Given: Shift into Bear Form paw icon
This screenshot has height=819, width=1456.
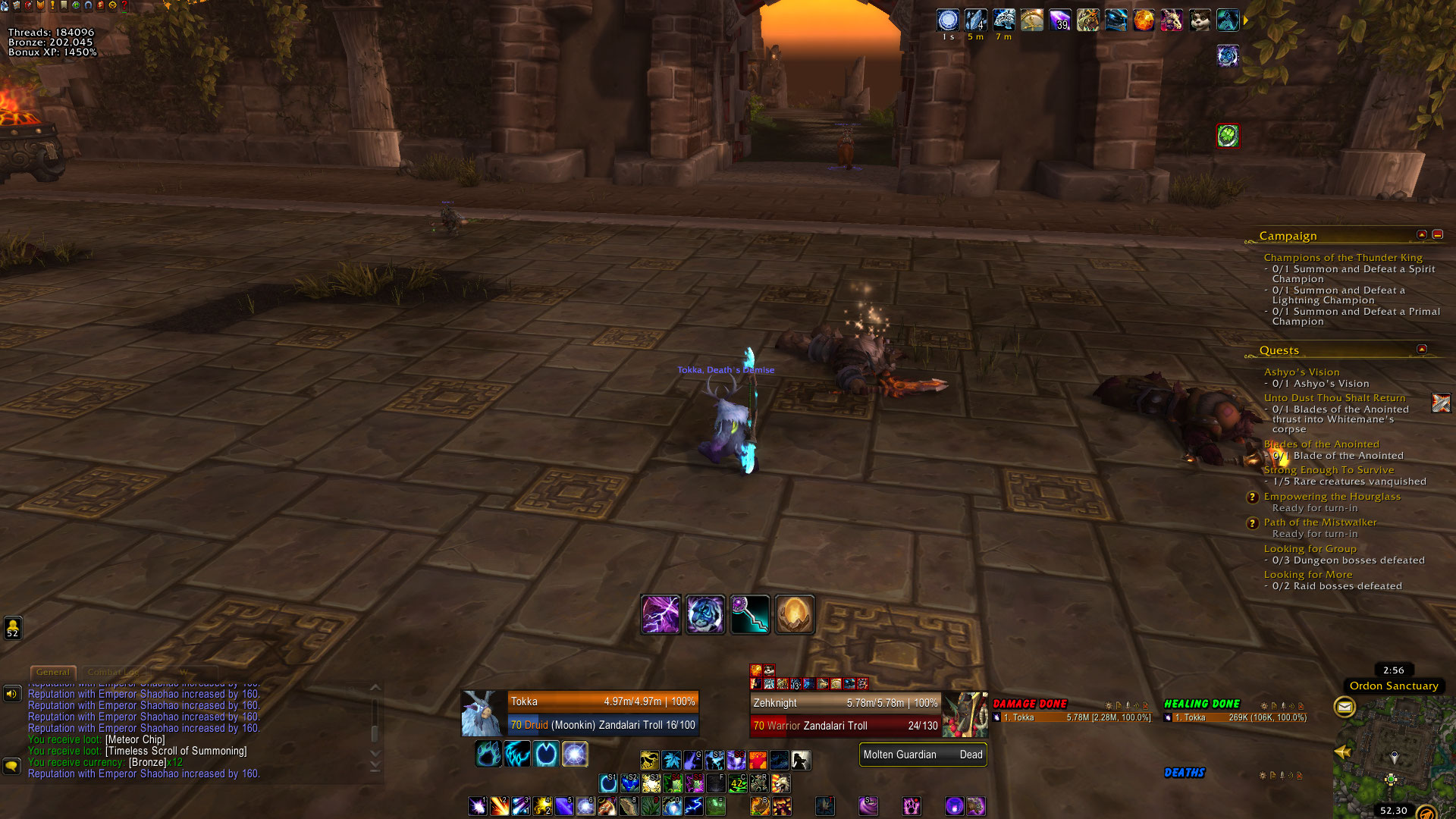Looking at the screenshot, I should coord(488,754).
